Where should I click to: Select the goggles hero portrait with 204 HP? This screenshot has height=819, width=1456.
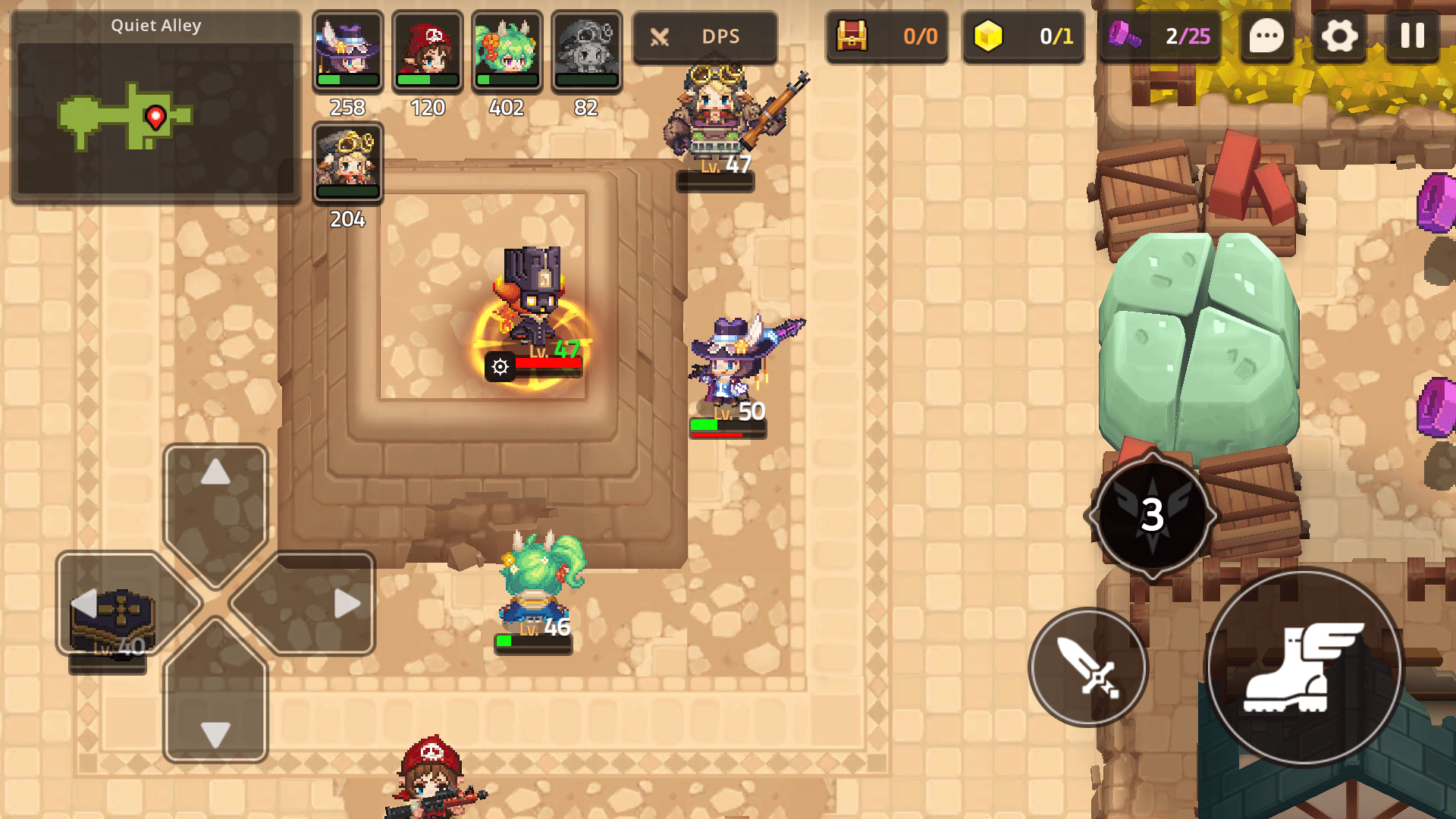(347, 162)
